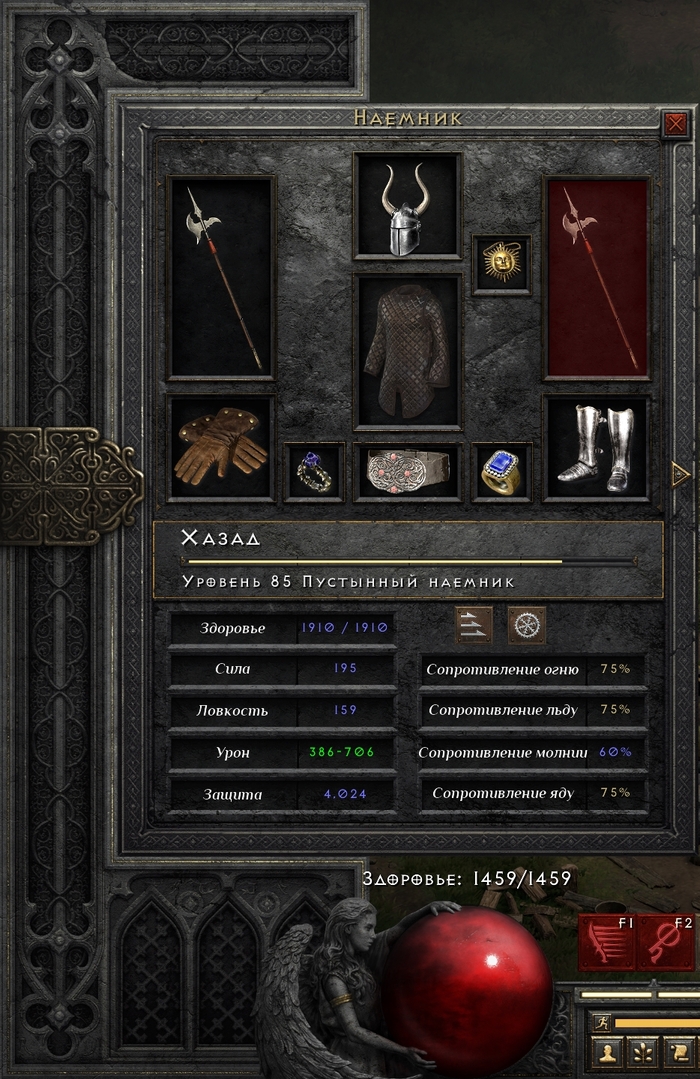Click the red off-hand halberd slot
700x1079 pixels.
click(x=596, y=278)
